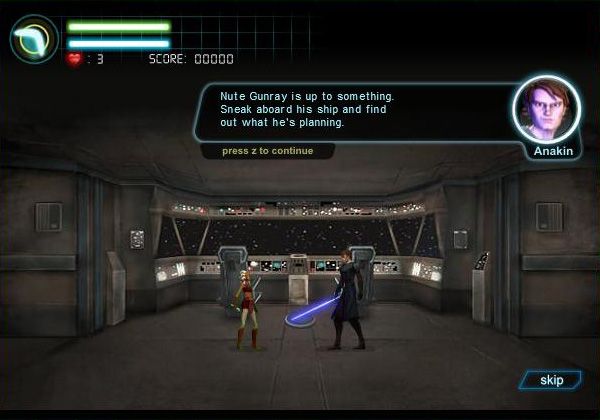The height and width of the screenshot is (420, 600).
Task: Click the skip button
Action: (551, 380)
